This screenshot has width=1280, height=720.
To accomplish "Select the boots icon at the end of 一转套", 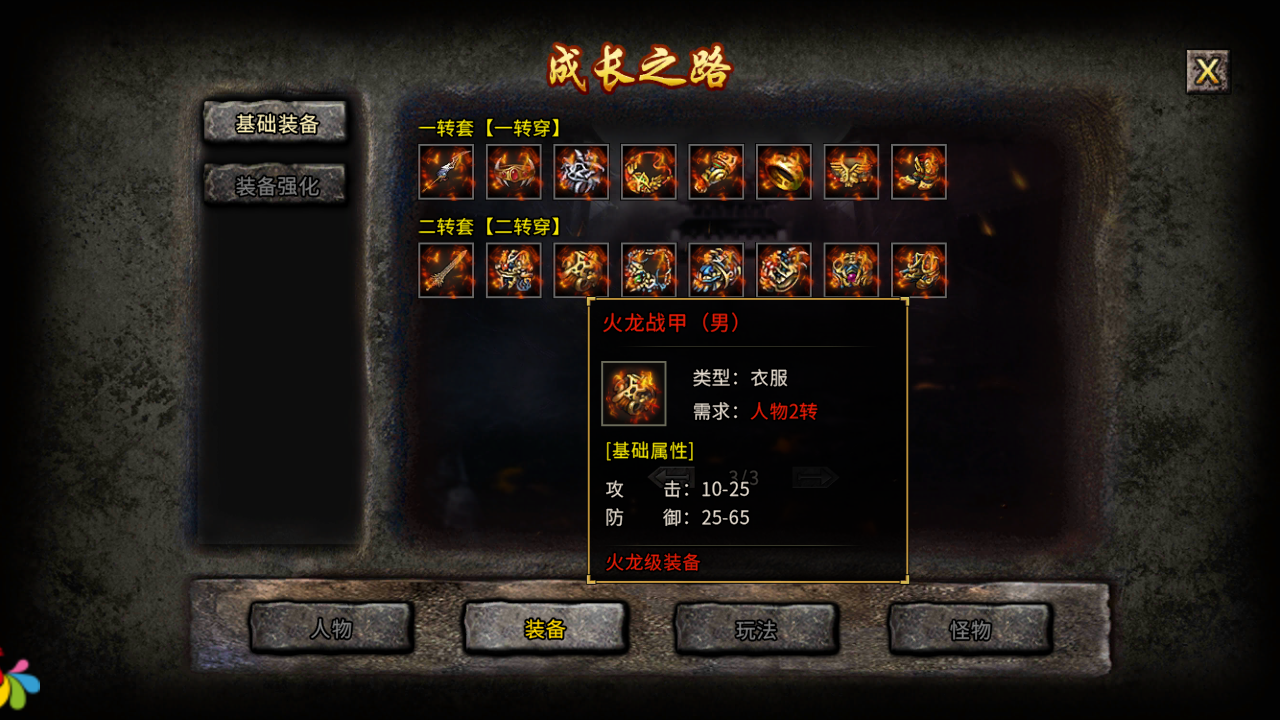I will 918,173.
